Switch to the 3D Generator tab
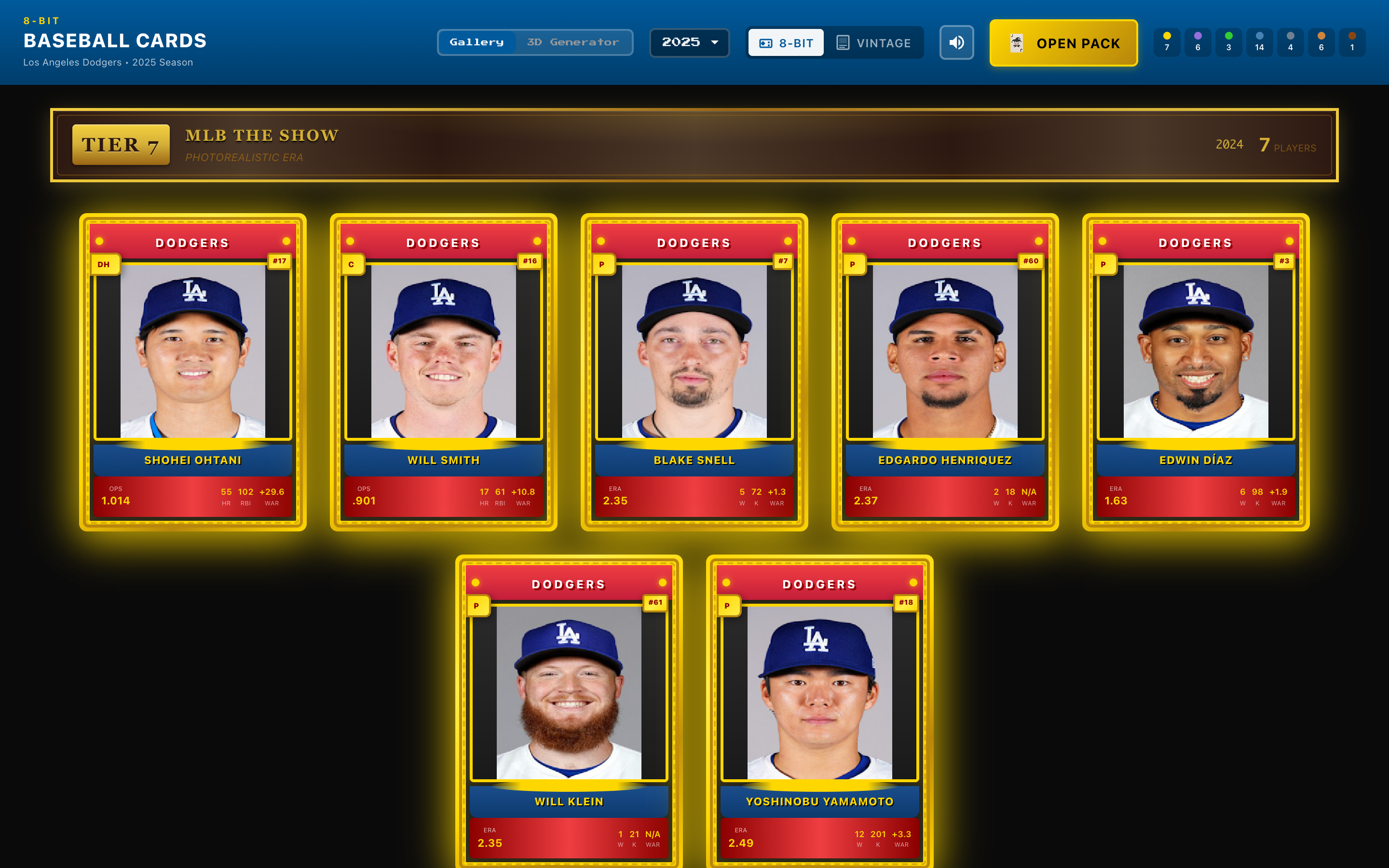1389x868 pixels. click(x=573, y=41)
